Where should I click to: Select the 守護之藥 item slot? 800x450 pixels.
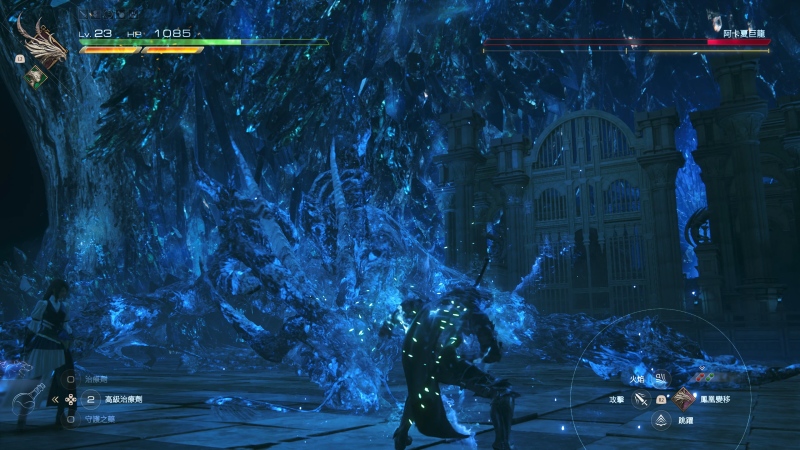coord(70,419)
